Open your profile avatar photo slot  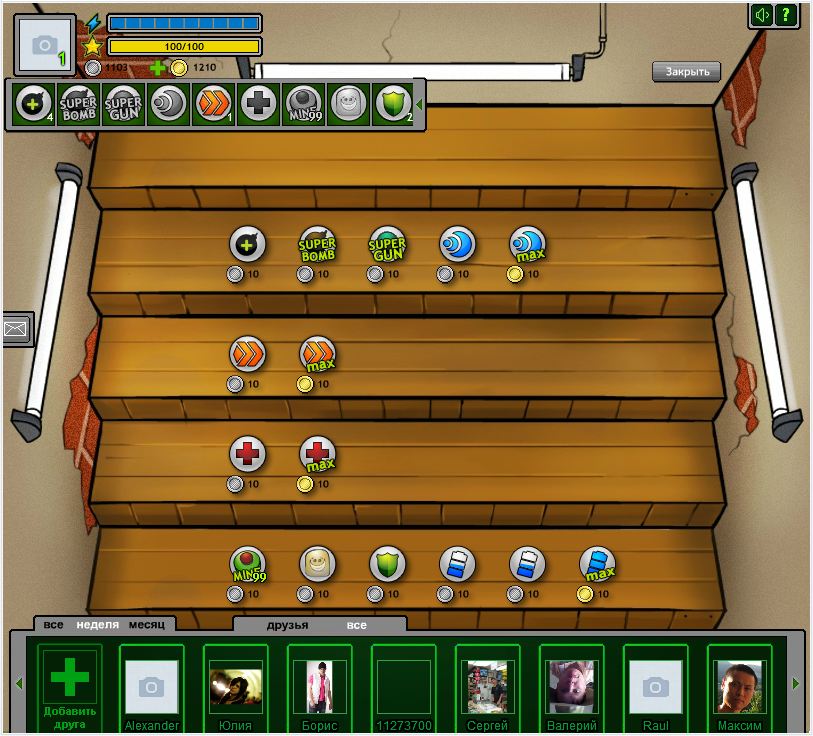pyautogui.click(x=45, y=45)
